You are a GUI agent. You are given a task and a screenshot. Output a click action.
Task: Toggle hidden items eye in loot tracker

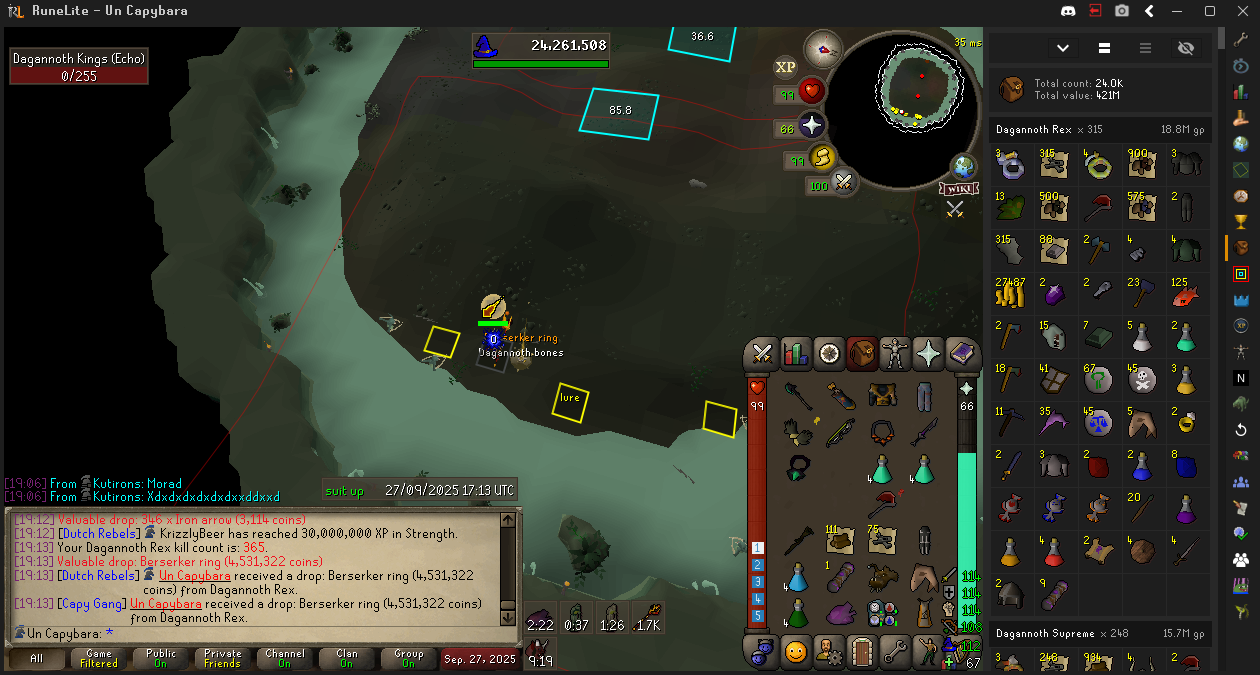click(x=1186, y=48)
